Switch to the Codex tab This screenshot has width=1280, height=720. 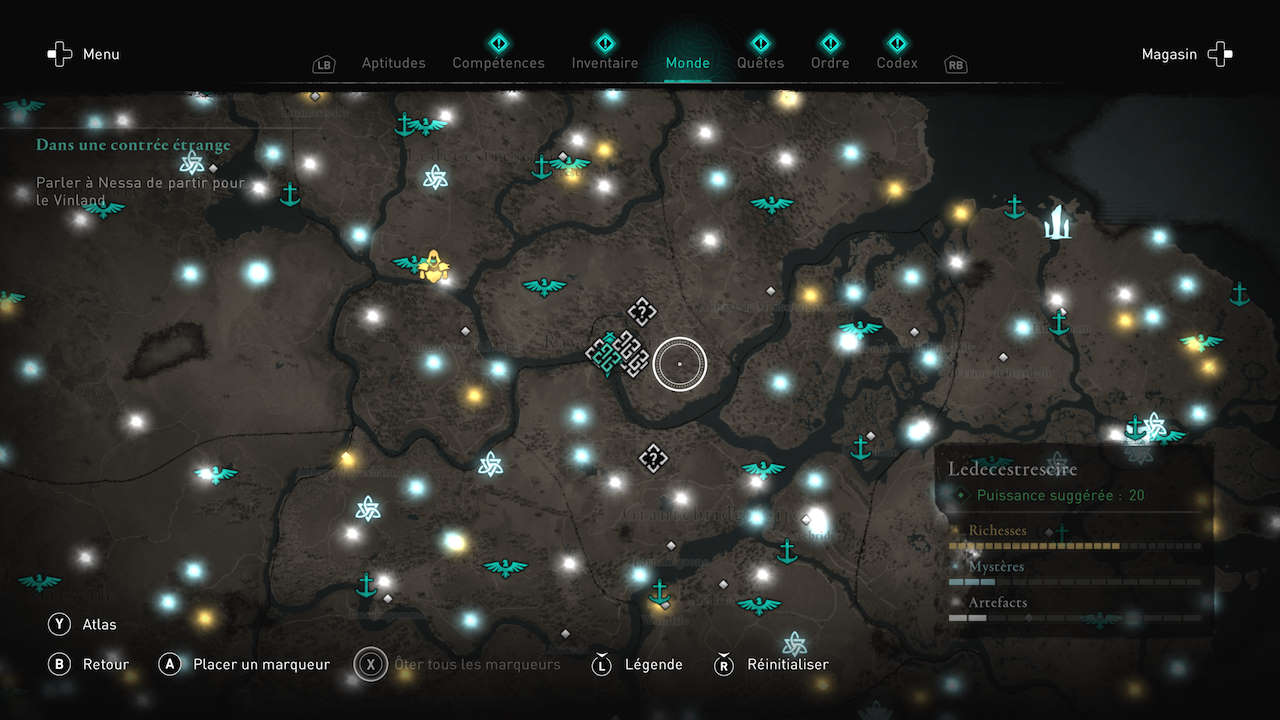pyautogui.click(x=897, y=63)
